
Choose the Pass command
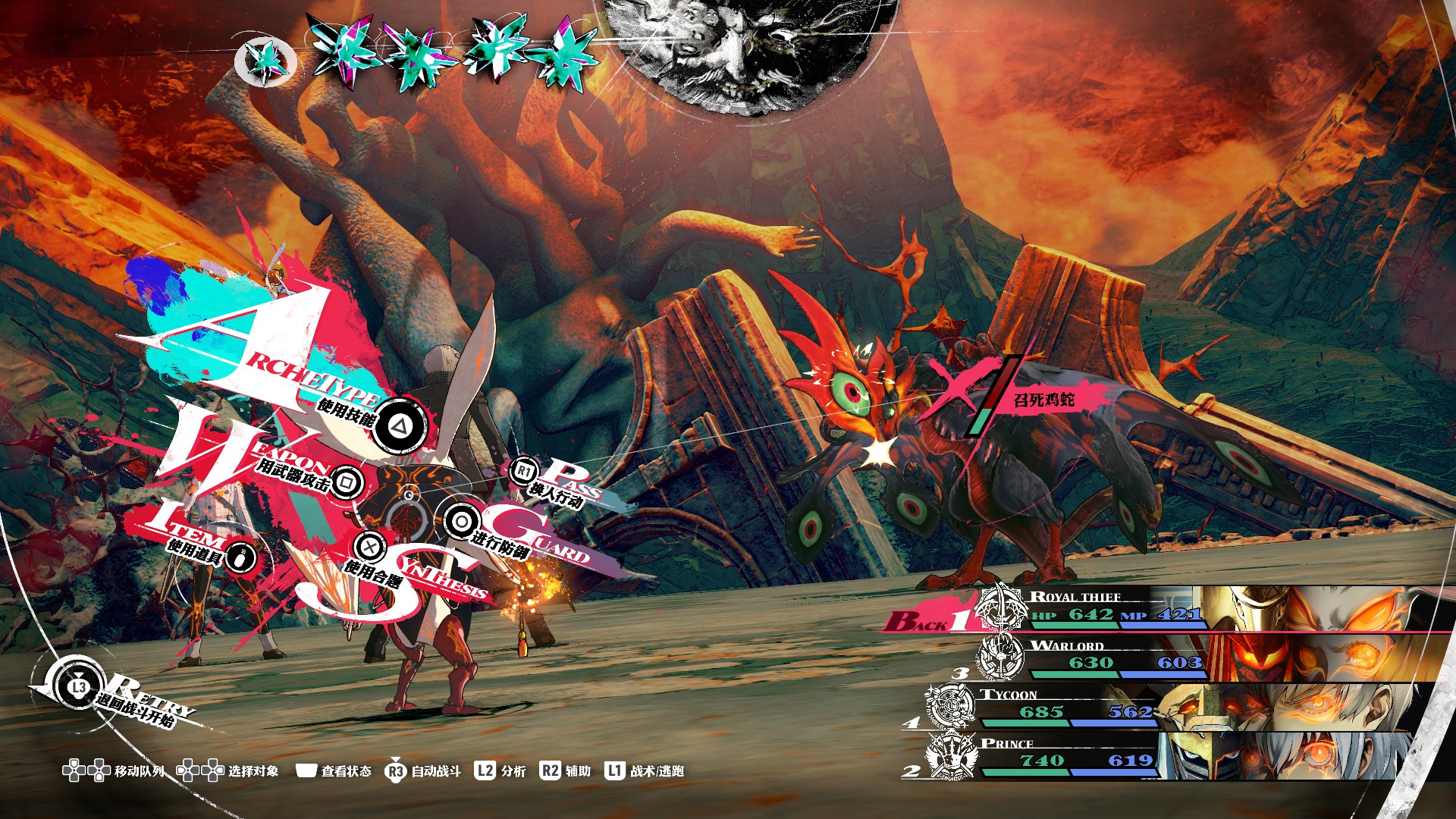coord(524,471)
